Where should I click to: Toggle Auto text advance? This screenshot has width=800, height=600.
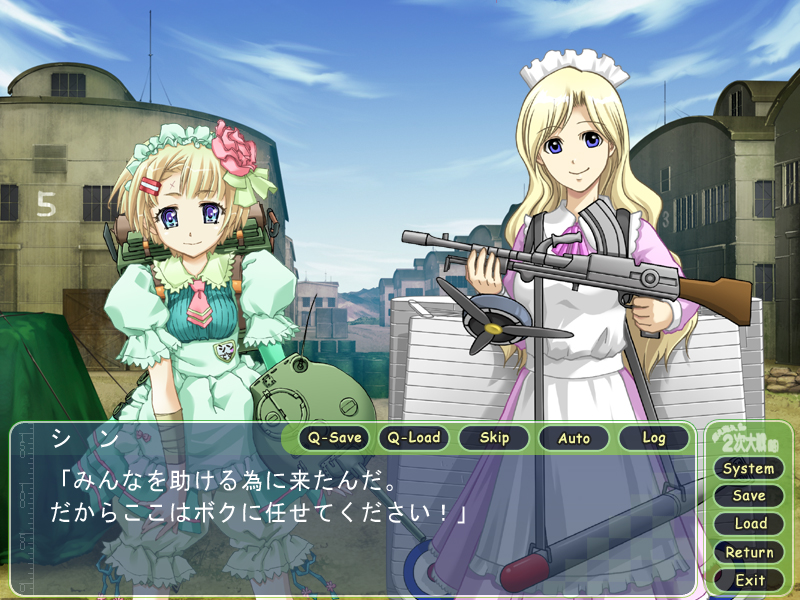click(x=574, y=438)
